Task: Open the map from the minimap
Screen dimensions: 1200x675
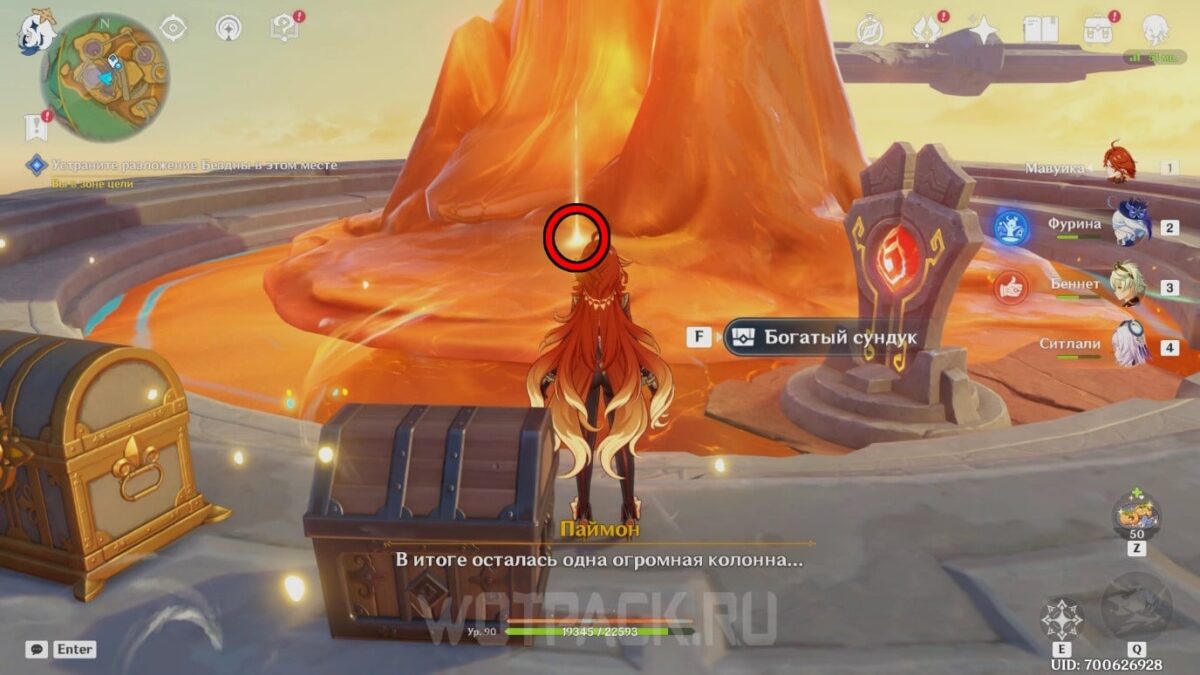Action: pos(104,76)
